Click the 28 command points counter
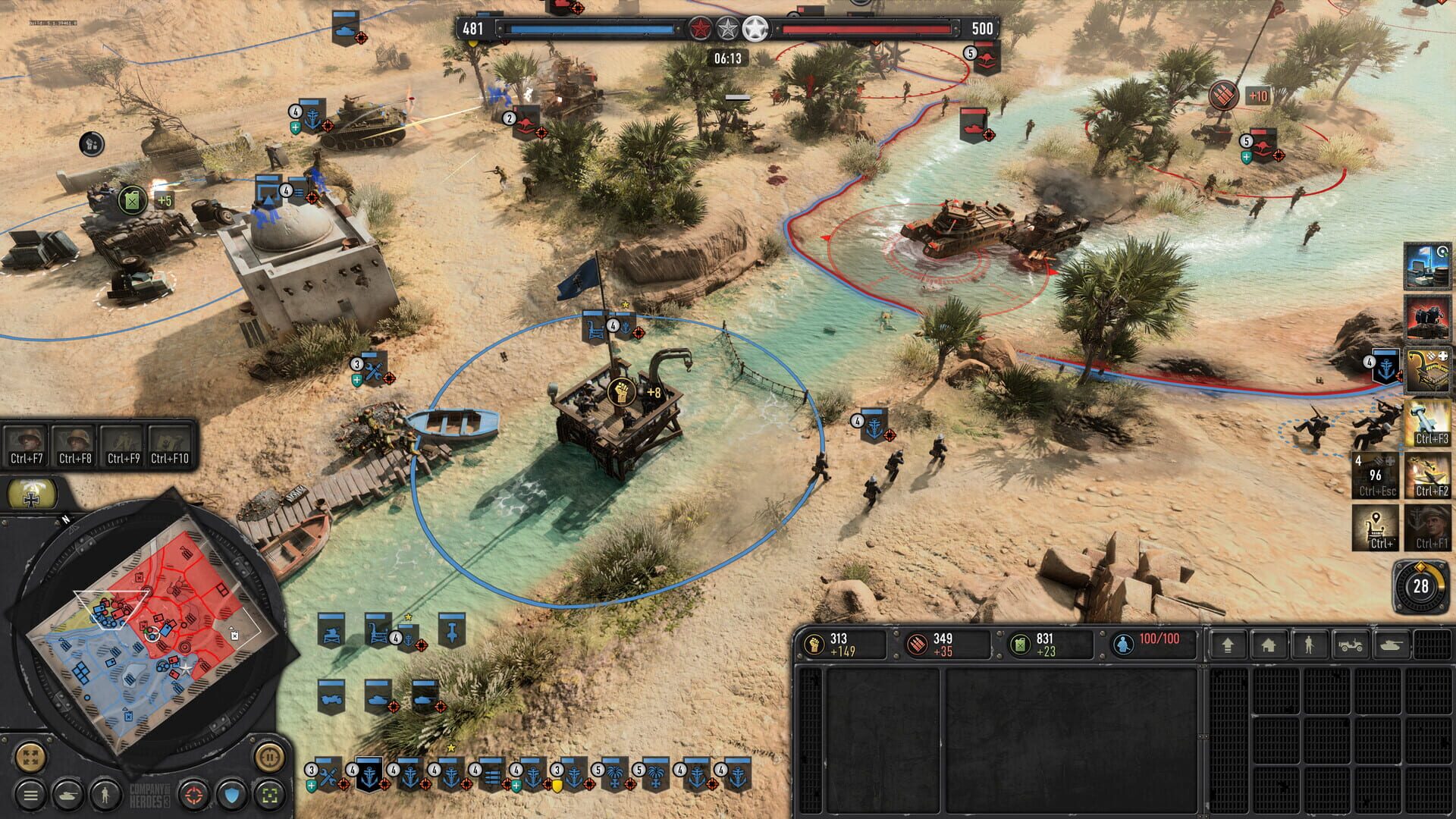The height and width of the screenshot is (819, 1456). (1423, 587)
